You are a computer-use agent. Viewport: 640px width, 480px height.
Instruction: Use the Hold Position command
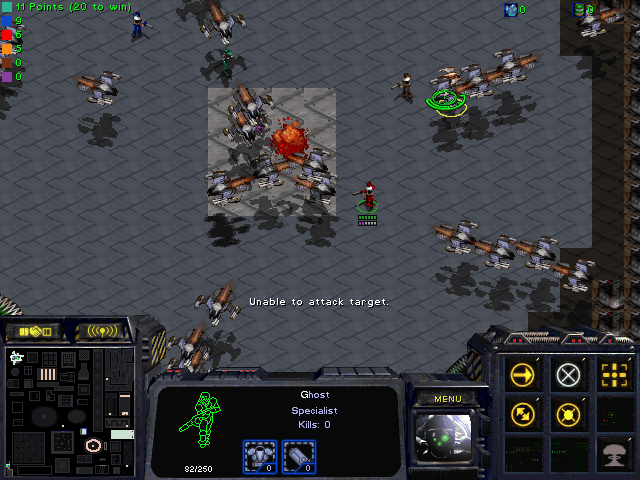coord(568,412)
